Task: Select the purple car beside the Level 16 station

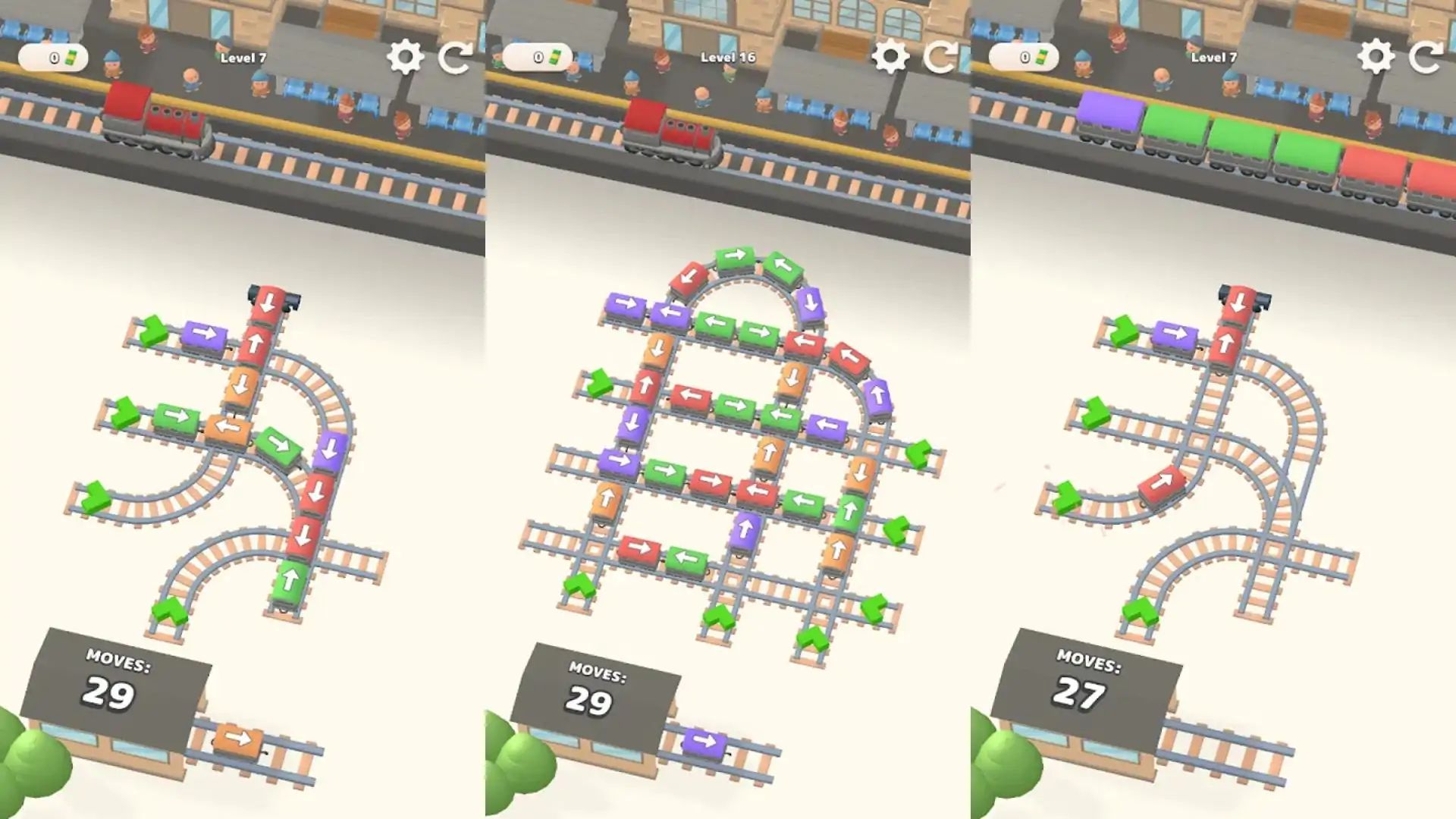Action: coord(704,742)
